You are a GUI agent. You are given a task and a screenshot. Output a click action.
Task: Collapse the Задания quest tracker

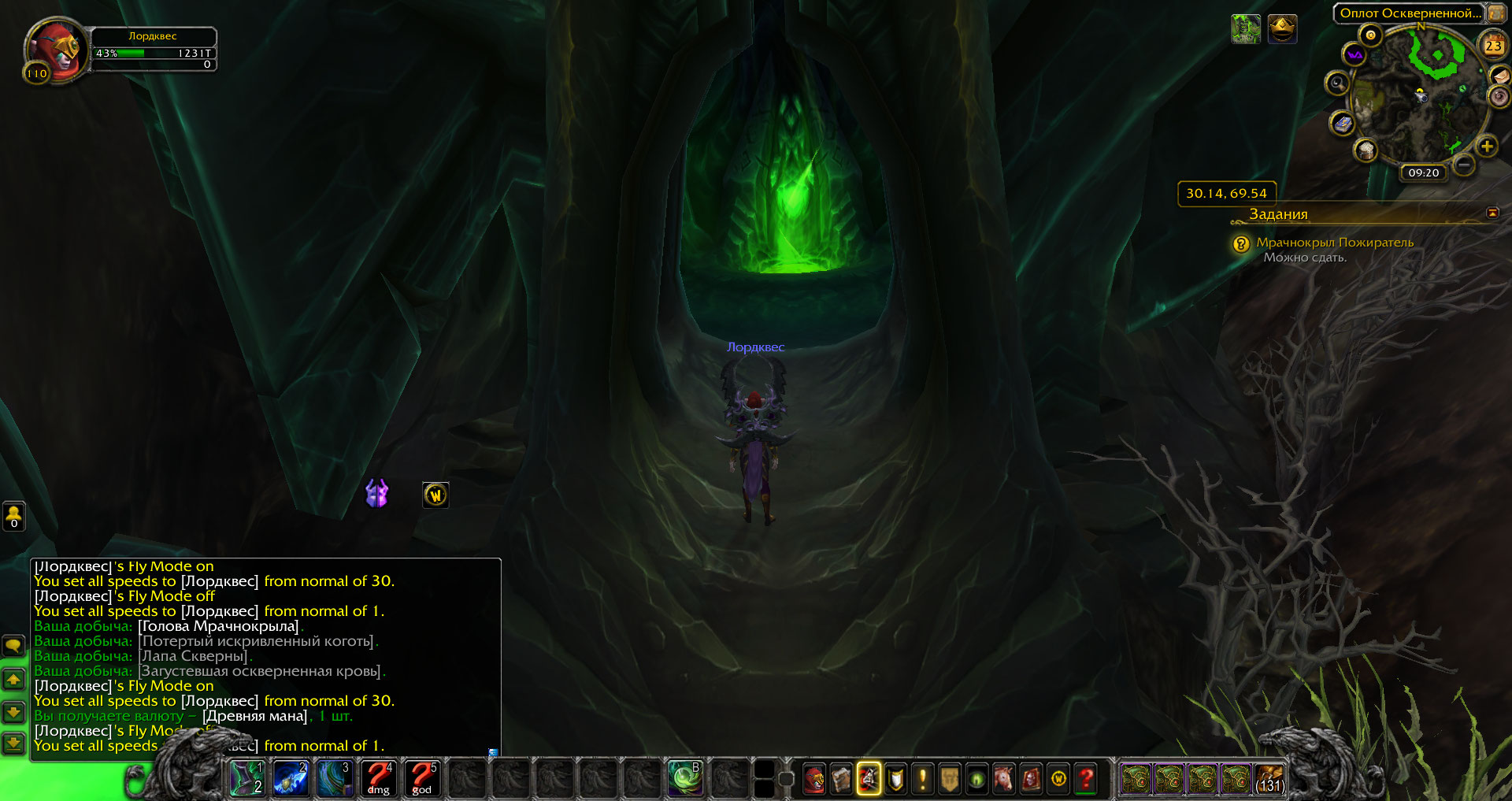[1492, 213]
